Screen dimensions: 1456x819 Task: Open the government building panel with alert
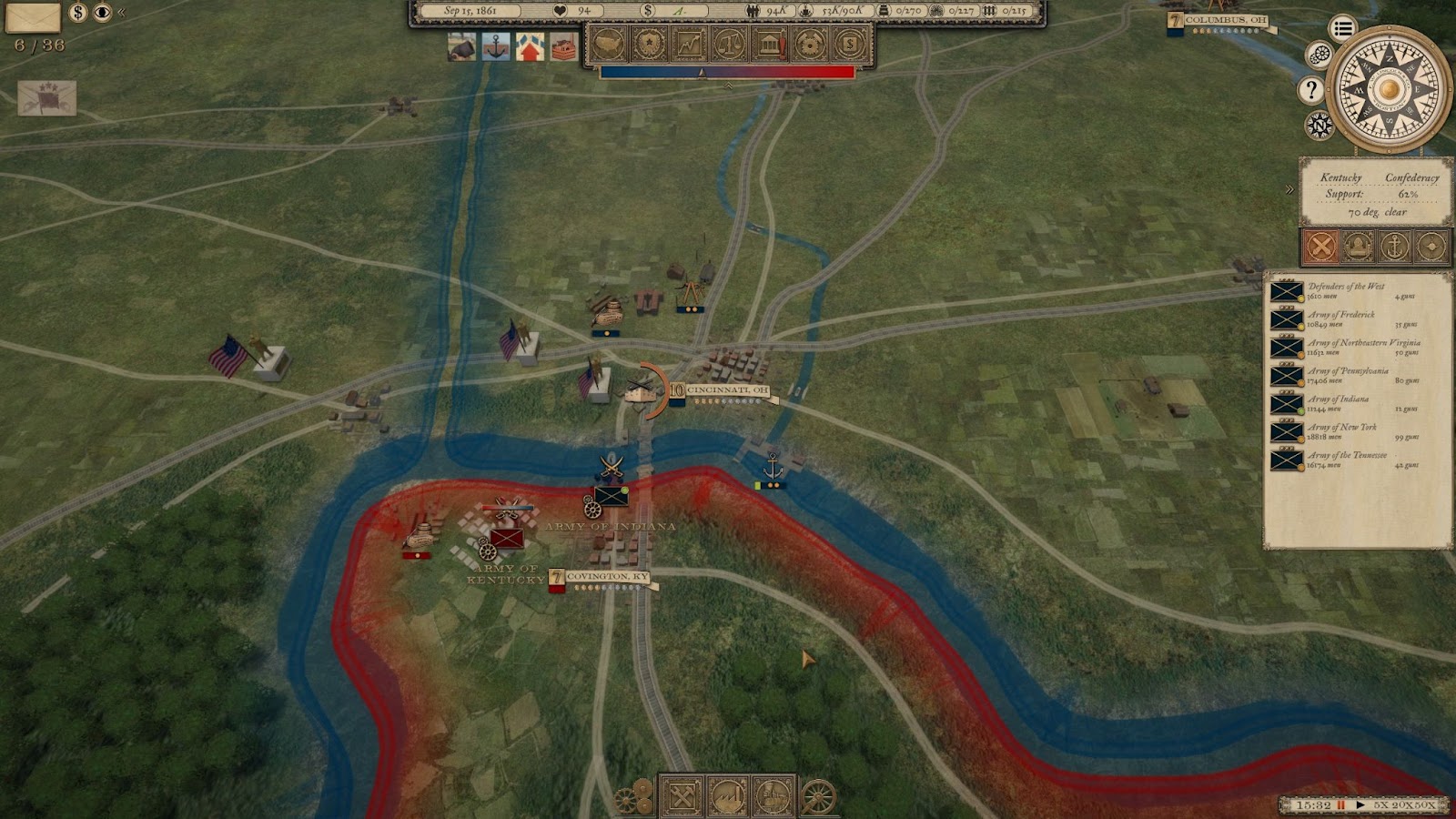pyautogui.click(x=770, y=43)
